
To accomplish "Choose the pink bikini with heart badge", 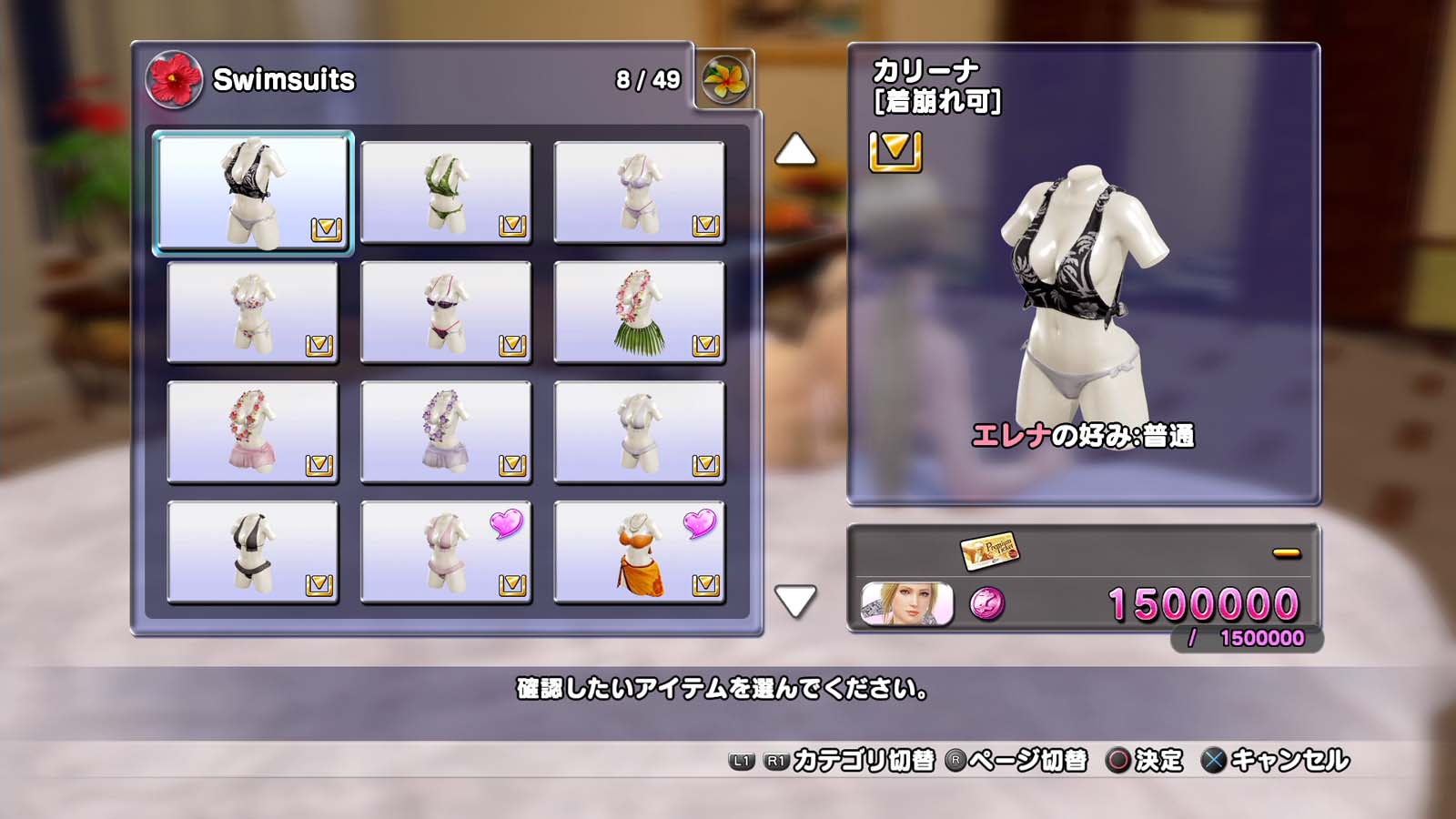I will (x=446, y=552).
